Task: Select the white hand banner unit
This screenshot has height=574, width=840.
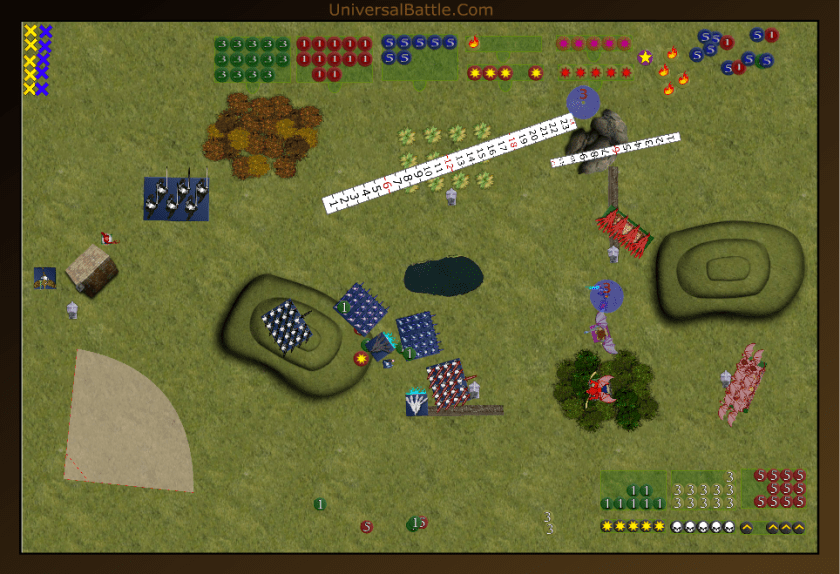Action: pos(417,403)
